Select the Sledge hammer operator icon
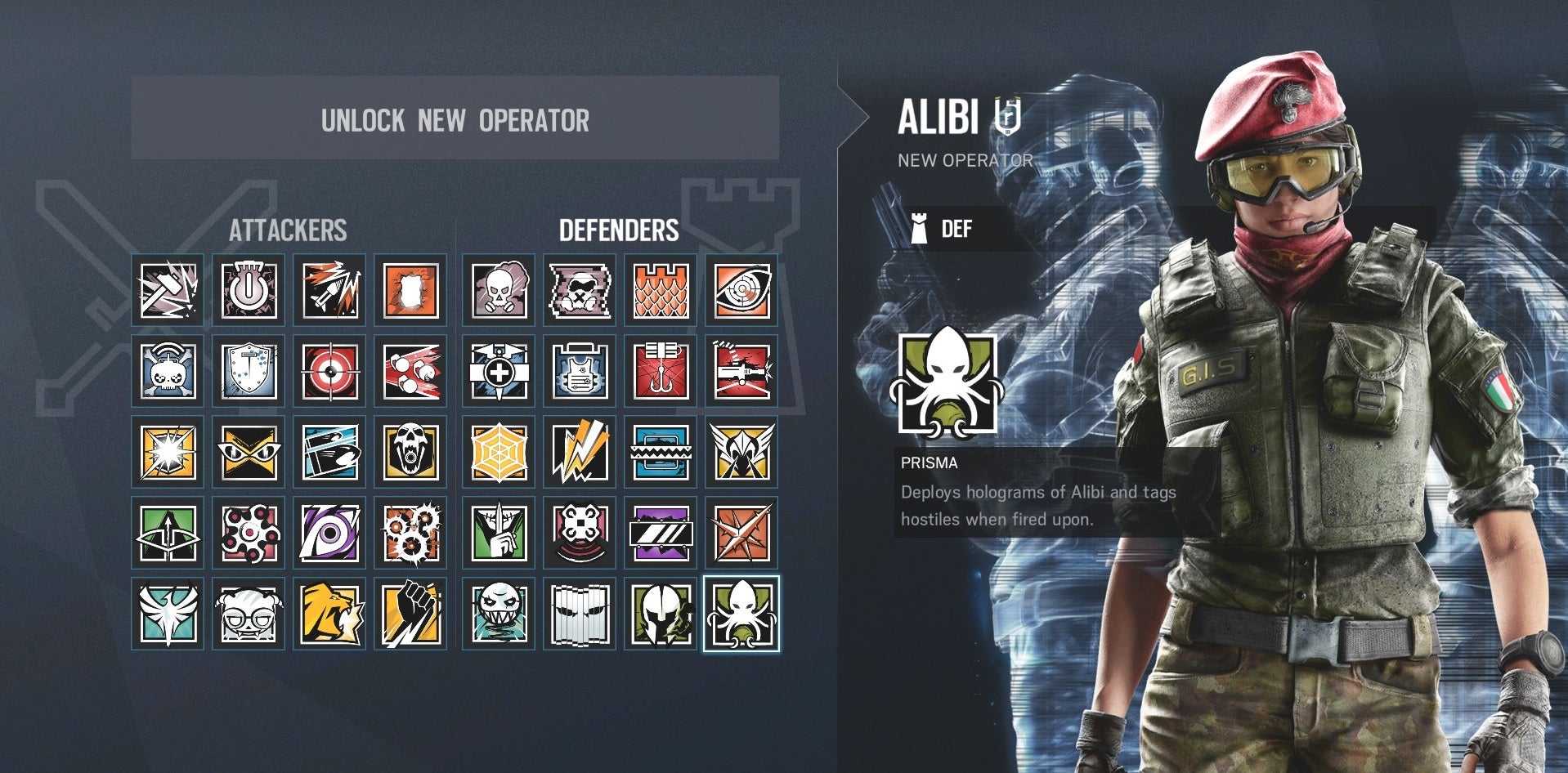 pyautogui.click(x=166, y=288)
